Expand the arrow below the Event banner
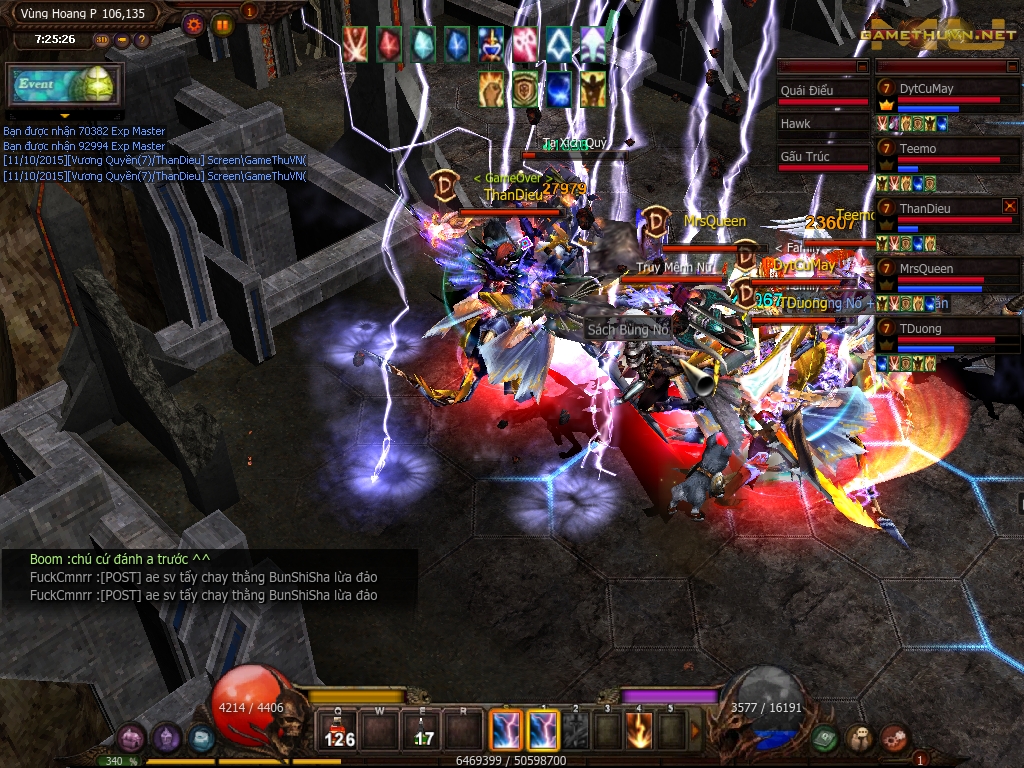The width and height of the screenshot is (1024, 768). coord(65,115)
